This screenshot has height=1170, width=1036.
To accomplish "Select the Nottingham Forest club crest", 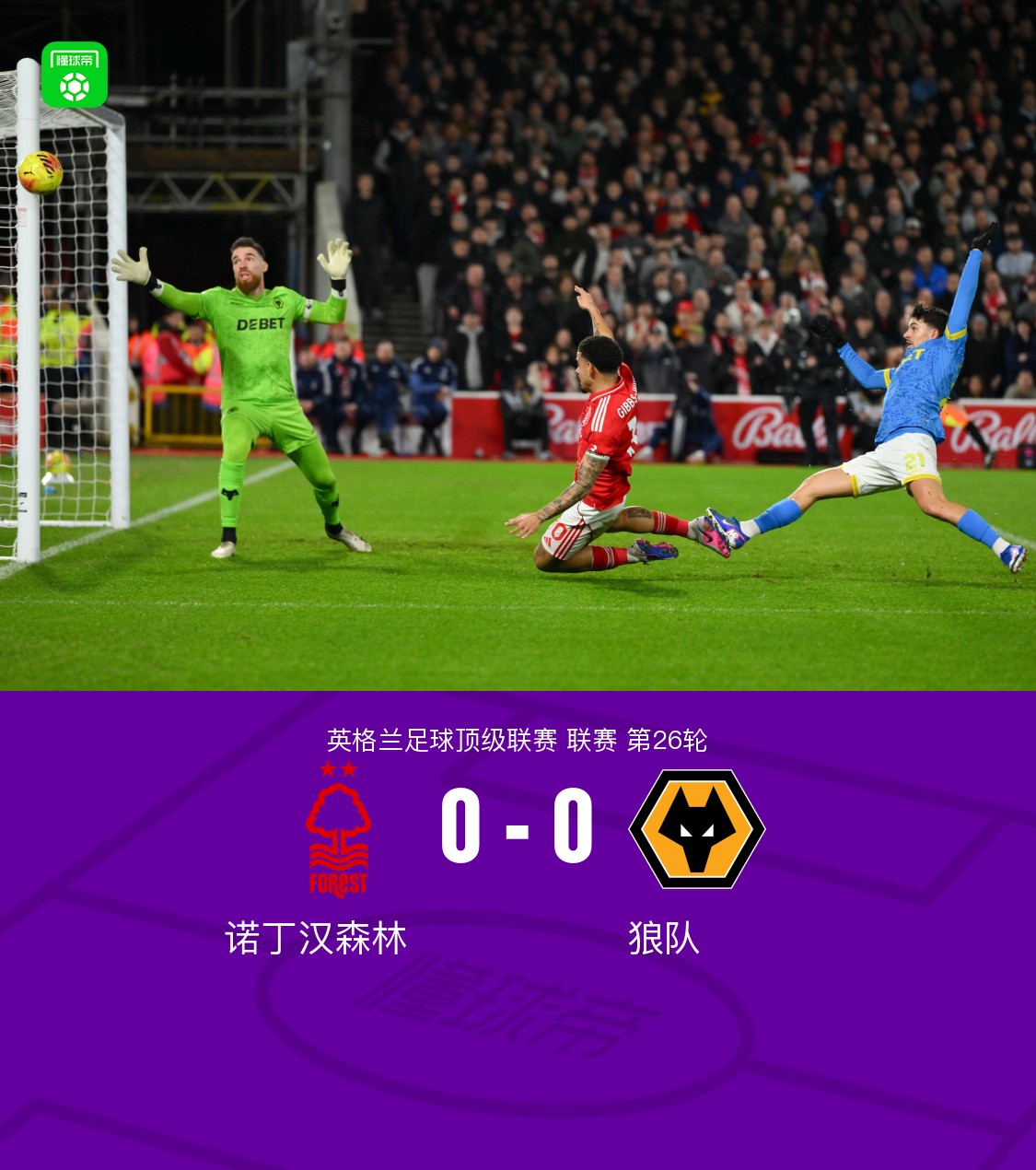I will click(338, 830).
